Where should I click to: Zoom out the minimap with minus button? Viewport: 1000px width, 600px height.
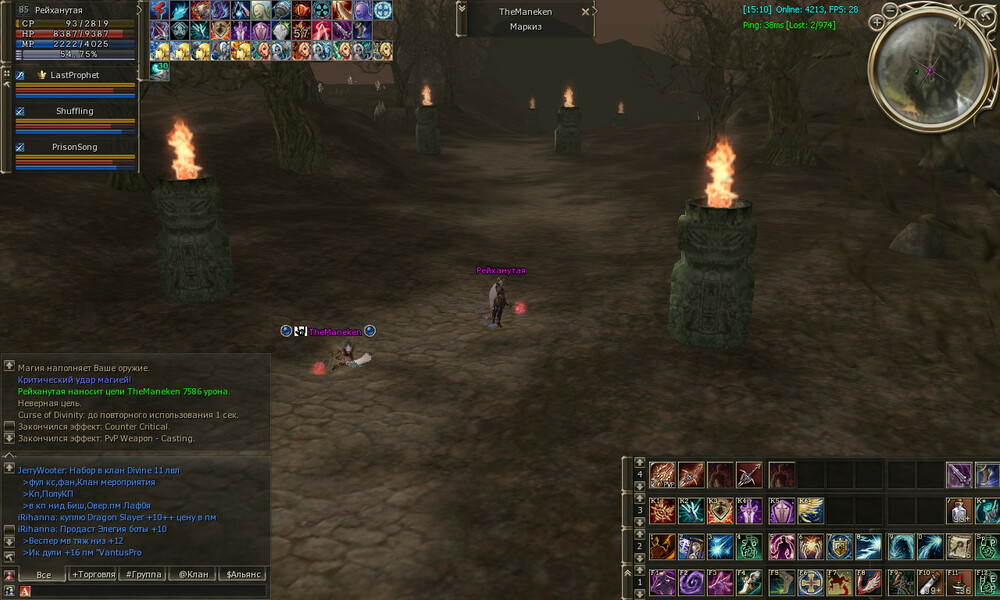pos(890,9)
